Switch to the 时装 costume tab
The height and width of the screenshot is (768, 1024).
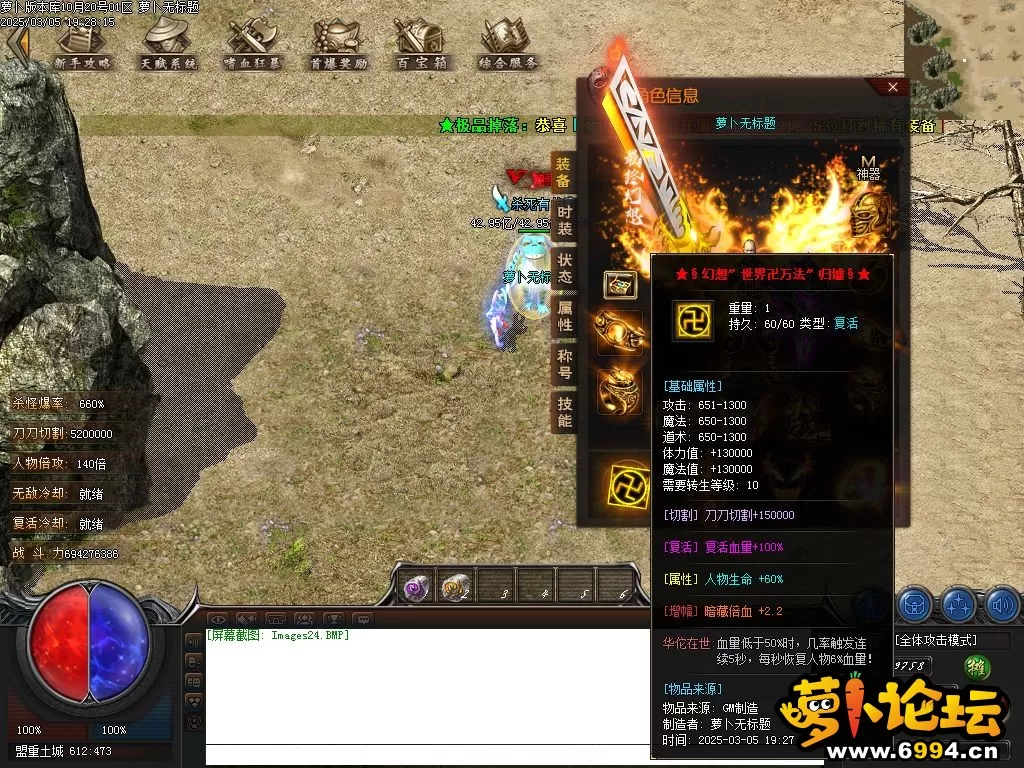(x=564, y=221)
